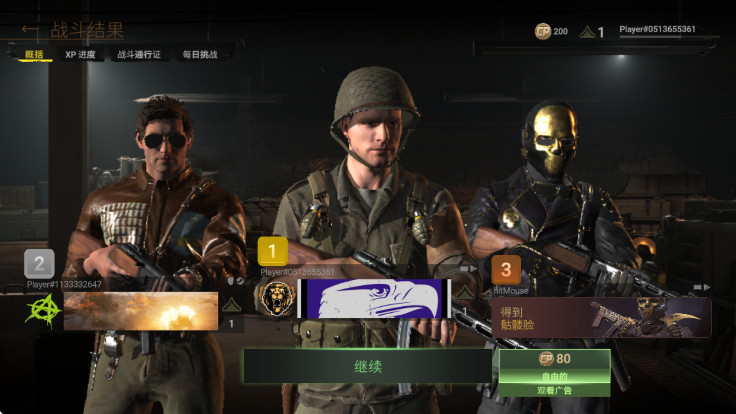
Task: Show the 战斗通行证 tab
Action: coord(138,55)
